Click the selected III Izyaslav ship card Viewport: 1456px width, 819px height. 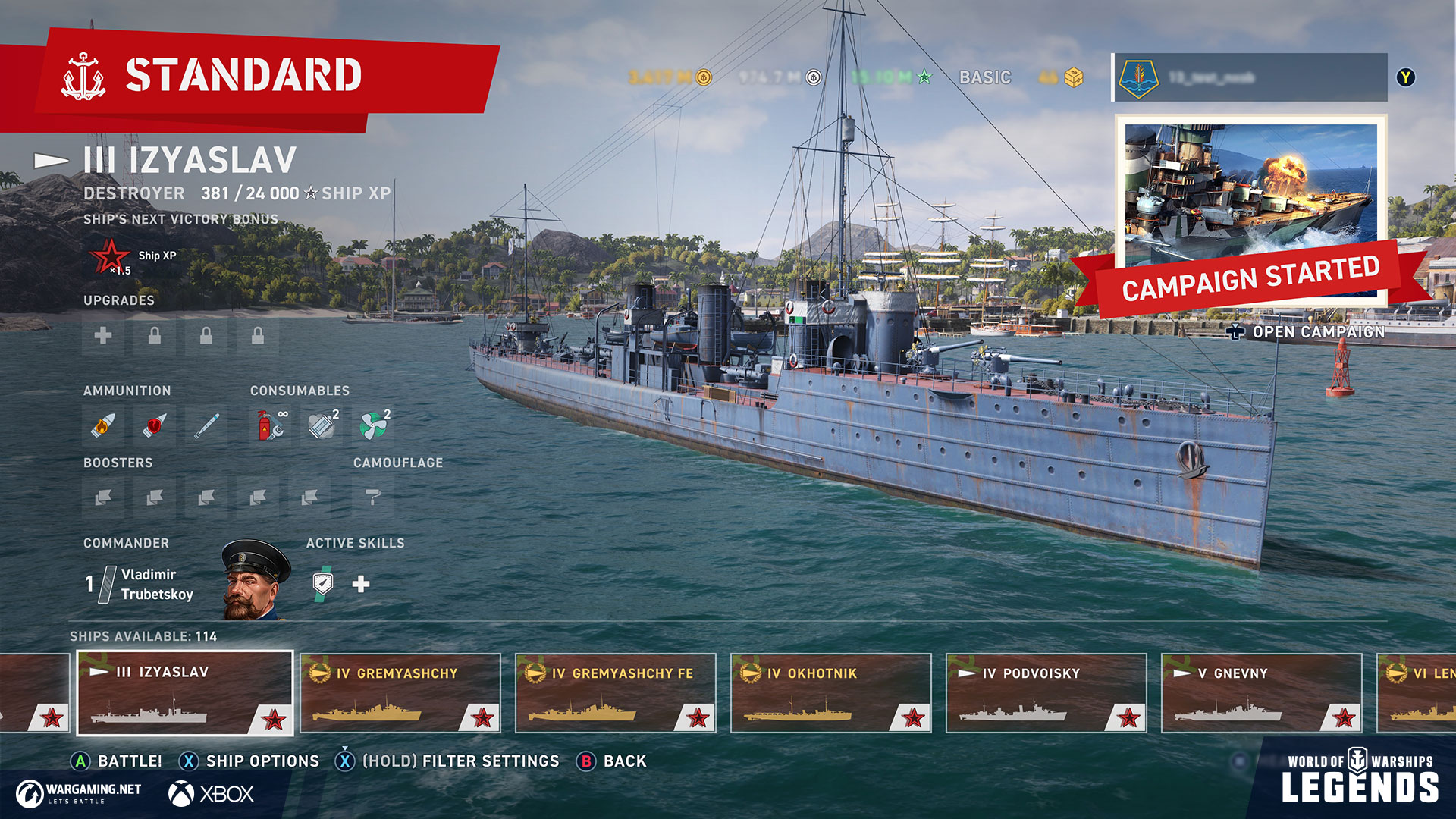(x=185, y=693)
